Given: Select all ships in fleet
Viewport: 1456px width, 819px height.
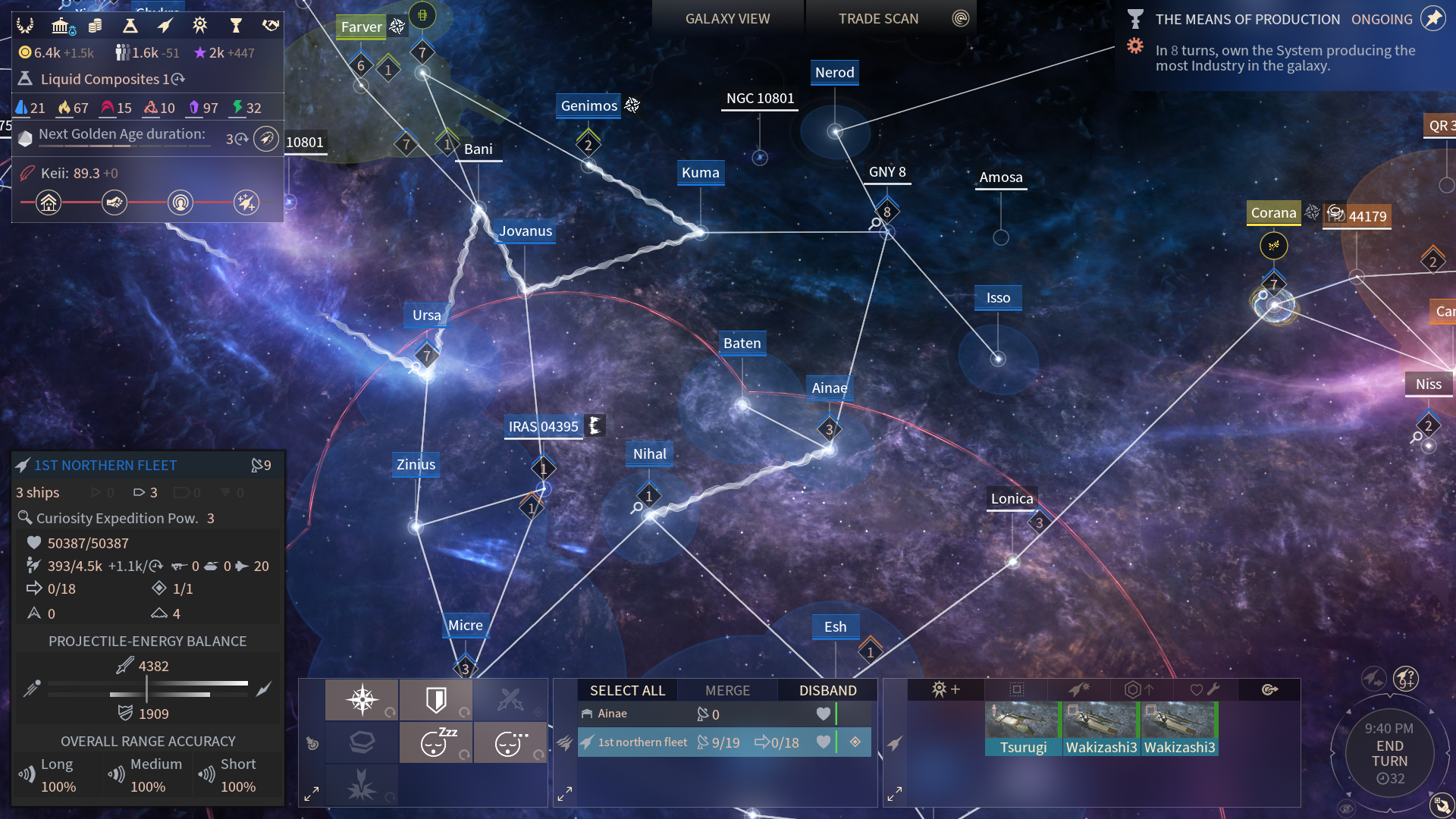Looking at the screenshot, I should pos(627,690).
